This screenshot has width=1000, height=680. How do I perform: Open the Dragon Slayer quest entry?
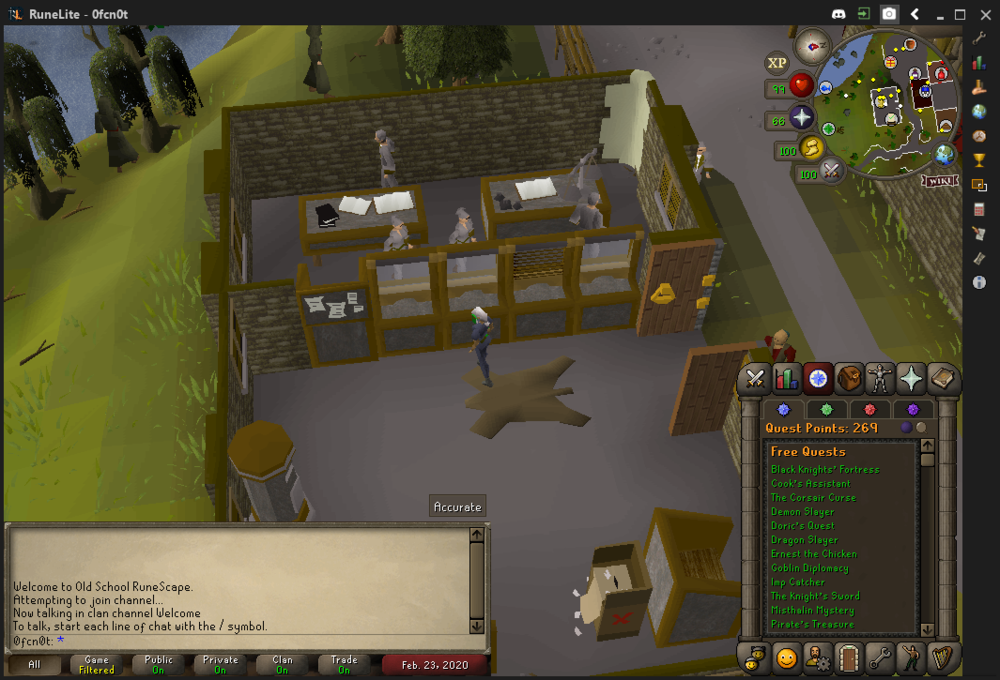(x=806, y=540)
